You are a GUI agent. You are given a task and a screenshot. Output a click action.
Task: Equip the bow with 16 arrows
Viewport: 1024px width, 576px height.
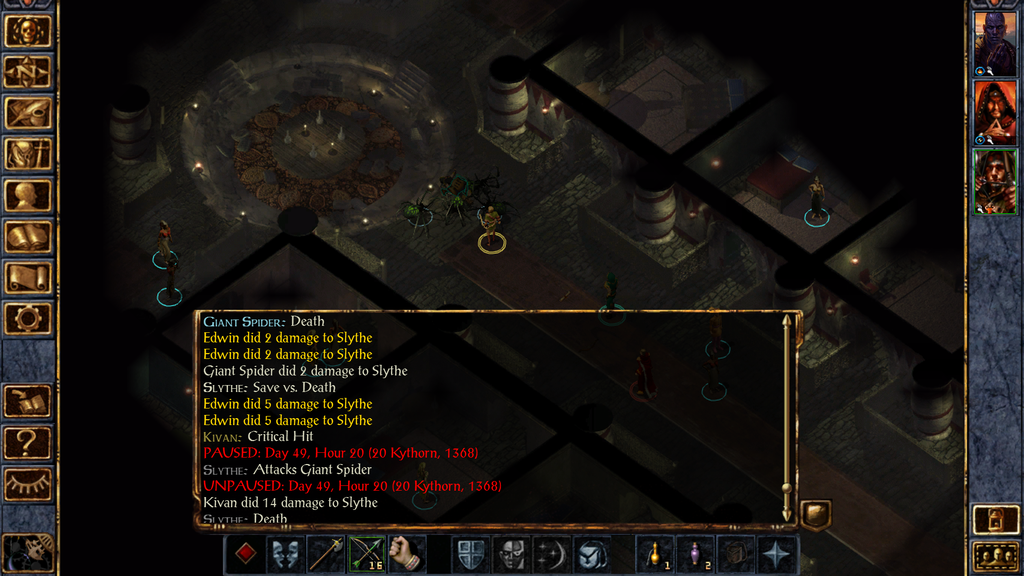pos(367,553)
